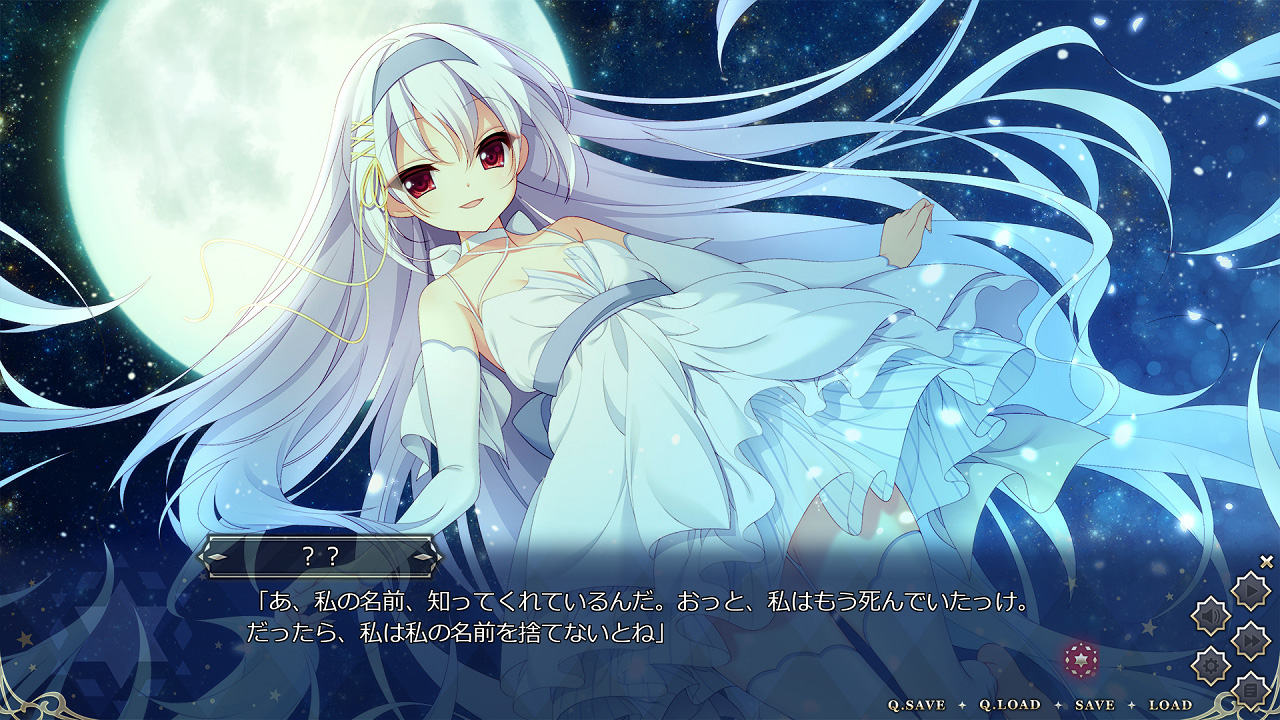Open the SAVE menu

[x=1094, y=705]
